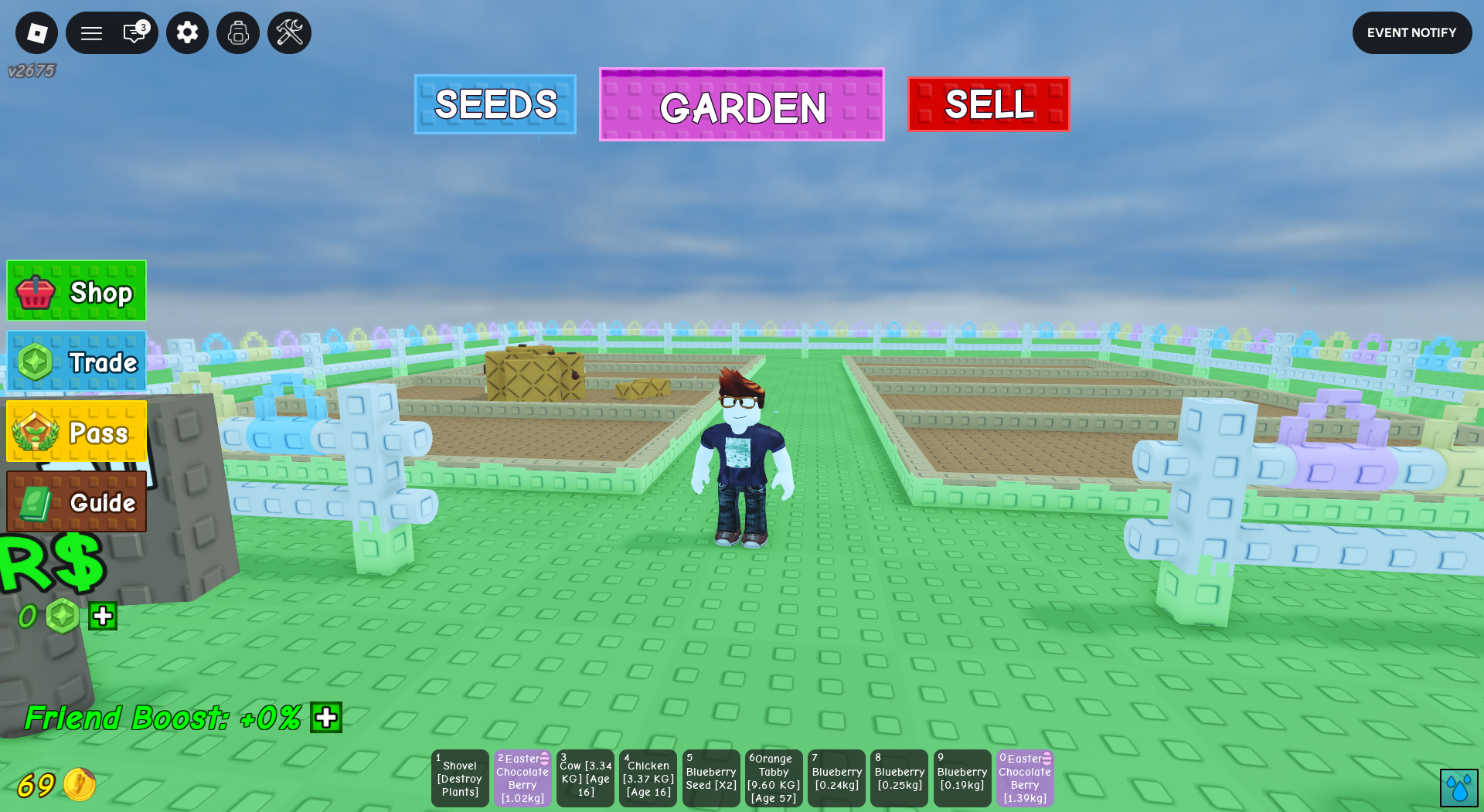Click the EVENT NOTIFY button
Viewport: 1484px width, 812px height.
[1412, 32]
